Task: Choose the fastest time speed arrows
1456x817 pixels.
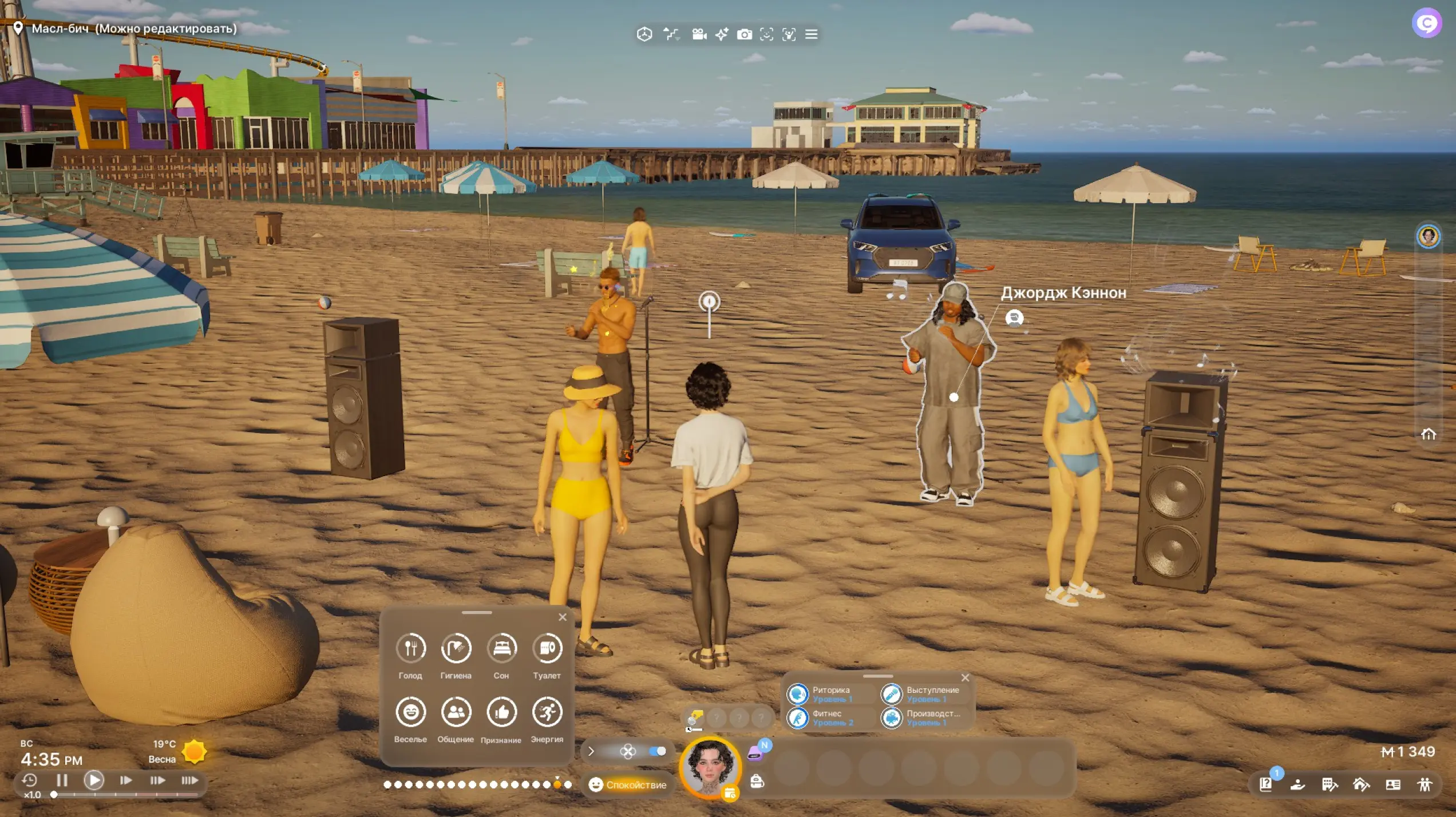Action: pos(189,780)
